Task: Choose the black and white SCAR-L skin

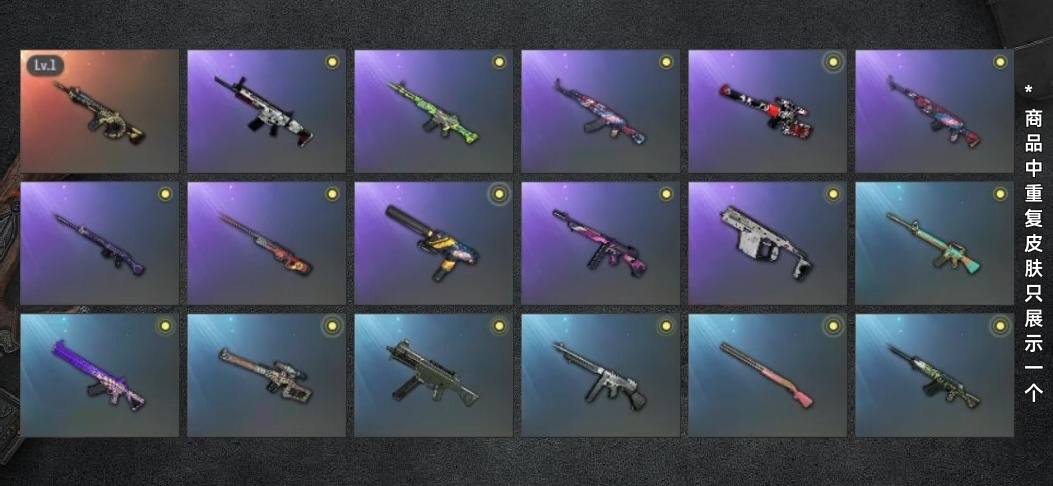Action: tap(266, 111)
